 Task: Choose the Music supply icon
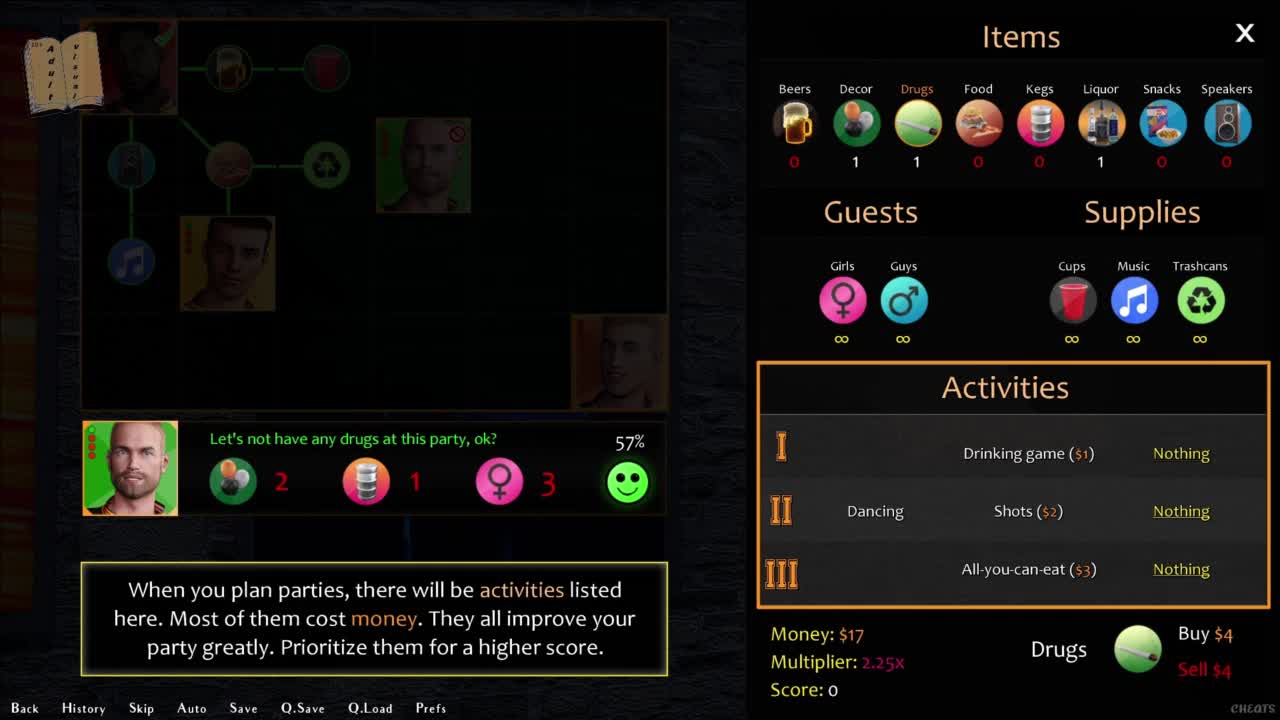(x=1133, y=301)
